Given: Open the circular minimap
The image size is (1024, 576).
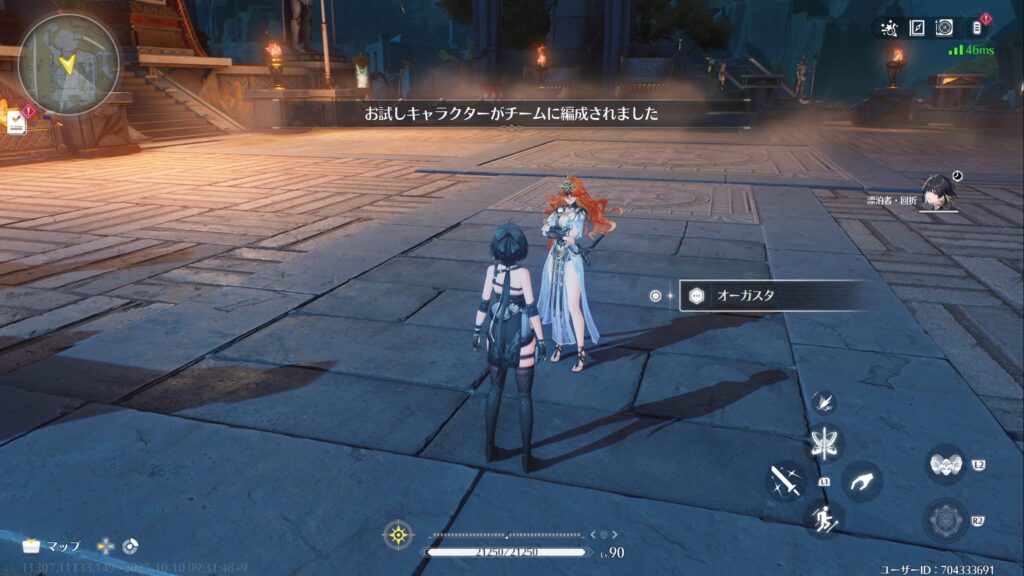Looking at the screenshot, I should click(x=68, y=64).
